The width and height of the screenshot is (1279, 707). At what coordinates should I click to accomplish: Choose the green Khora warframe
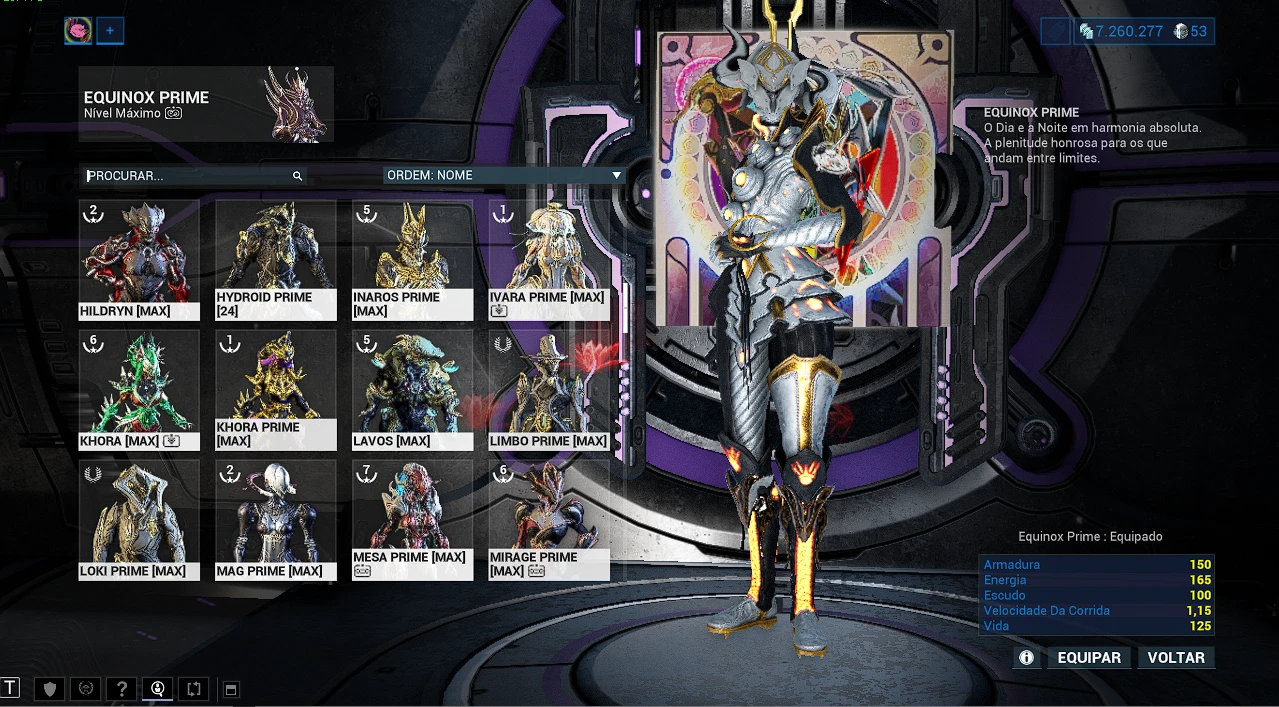(x=139, y=390)
